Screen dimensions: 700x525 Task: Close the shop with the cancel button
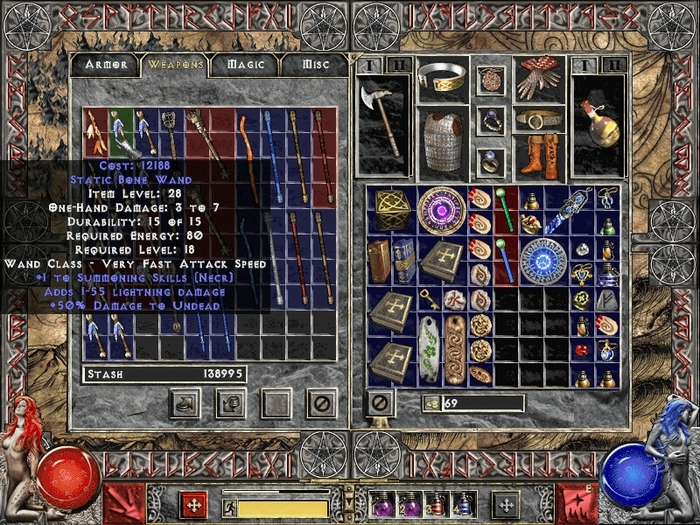click(x=321, y=403)
